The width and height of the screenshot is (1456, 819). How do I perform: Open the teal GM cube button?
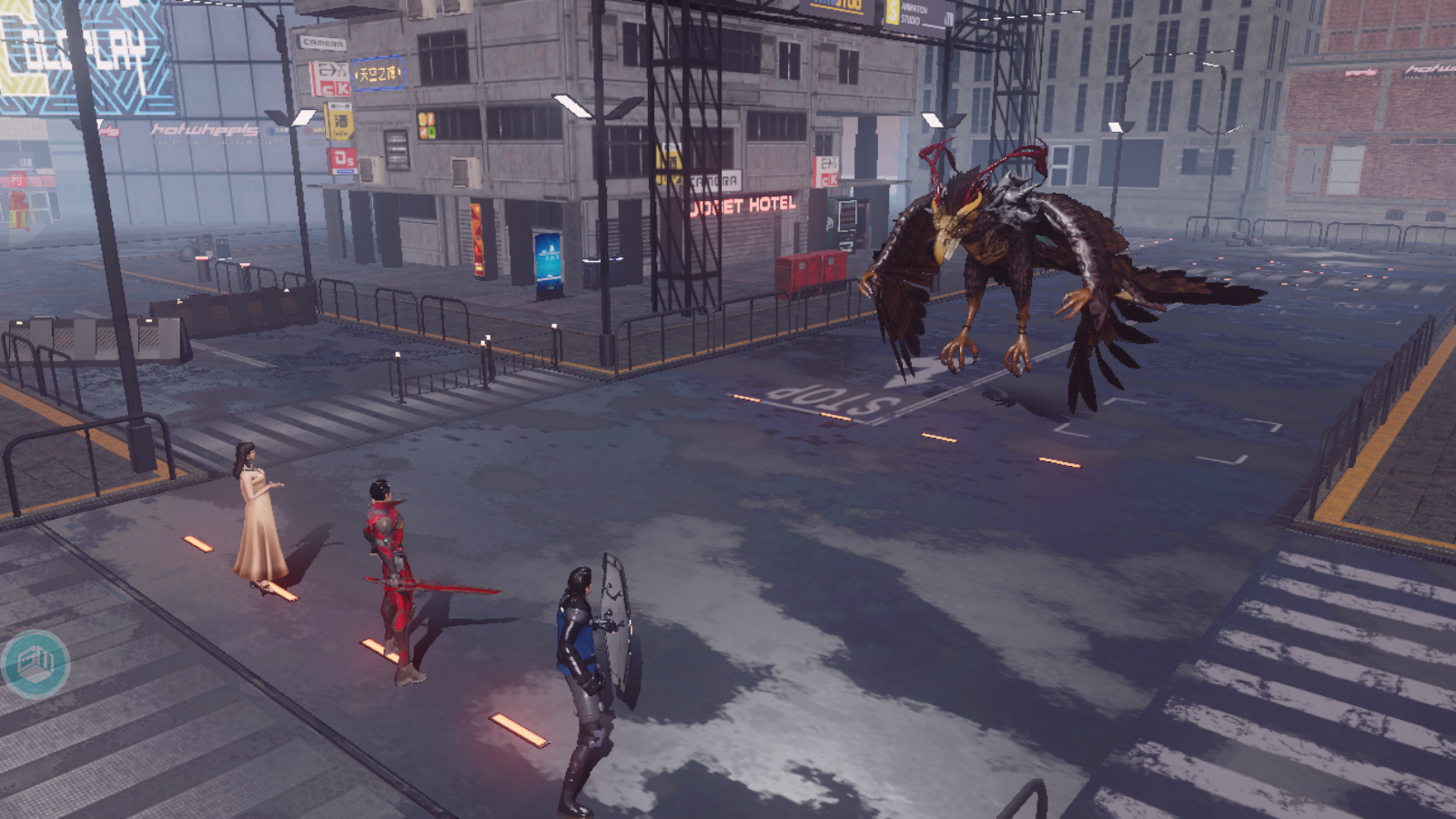pos(35,663)
